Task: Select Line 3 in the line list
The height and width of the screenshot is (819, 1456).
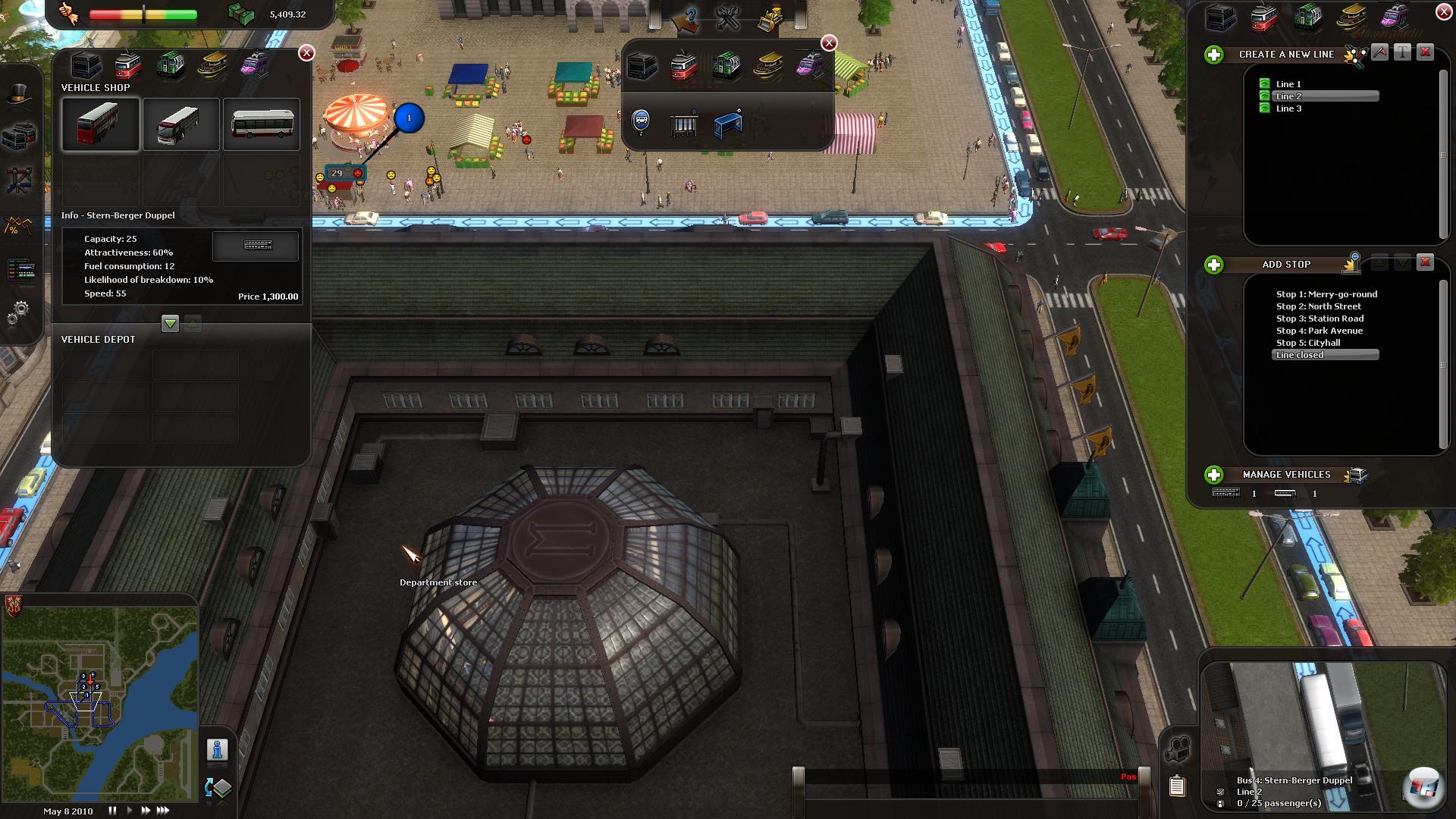Action: [x=1288, y=108]
